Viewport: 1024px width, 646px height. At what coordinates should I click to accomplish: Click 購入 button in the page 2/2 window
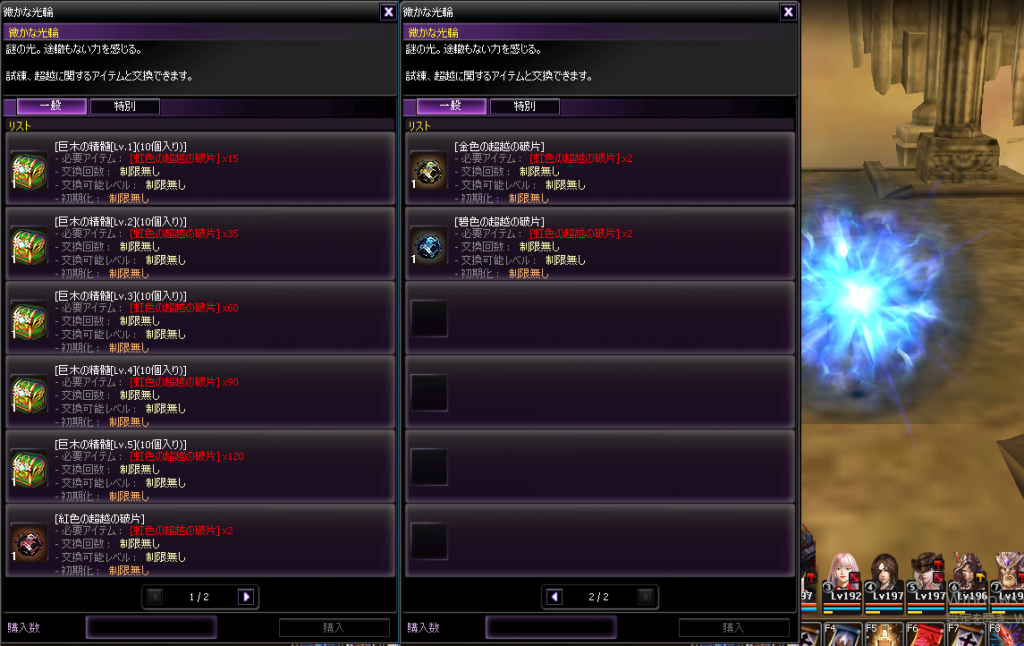tap(733, 628)
